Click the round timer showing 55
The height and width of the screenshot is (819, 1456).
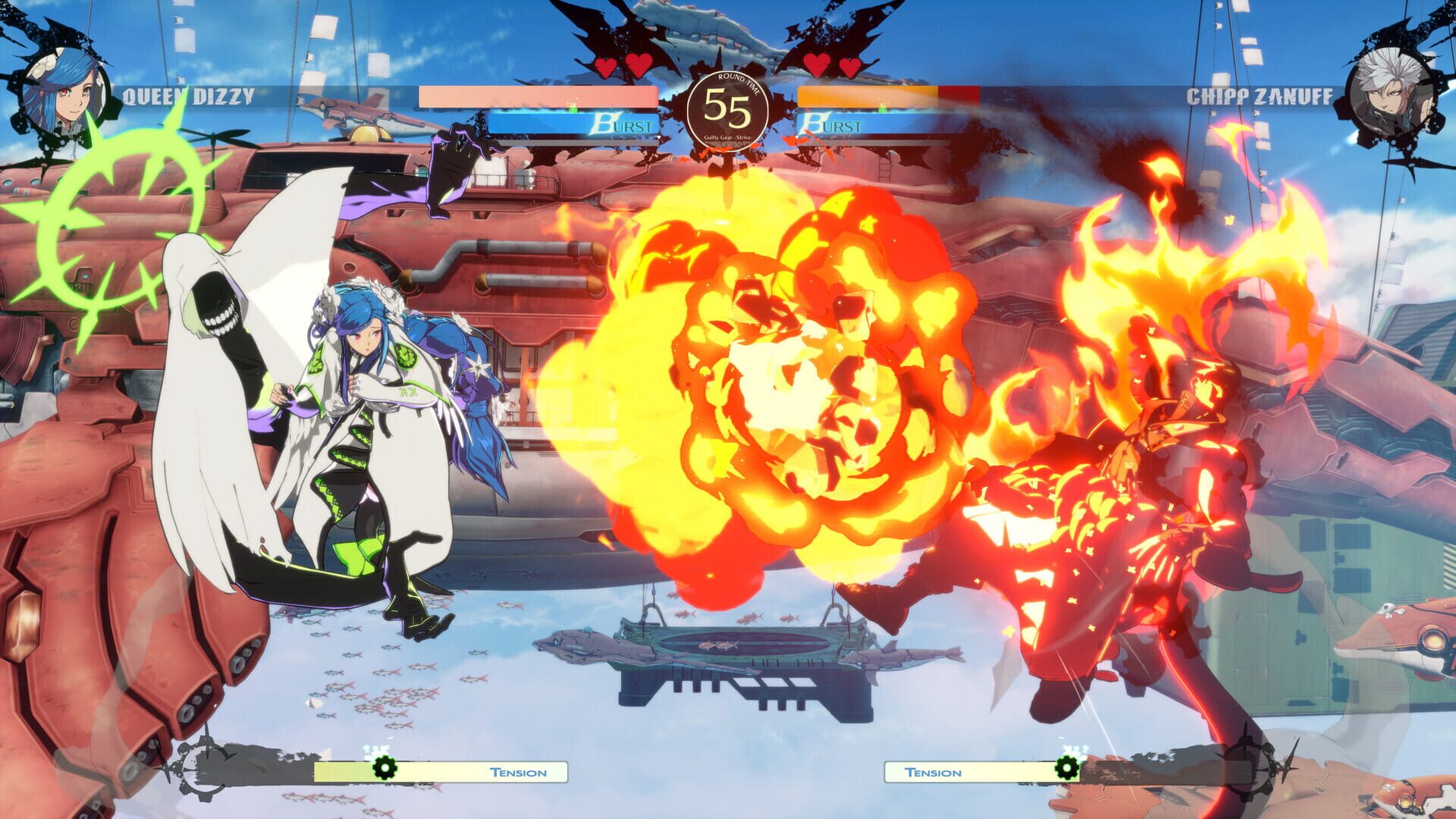point(728,111)
